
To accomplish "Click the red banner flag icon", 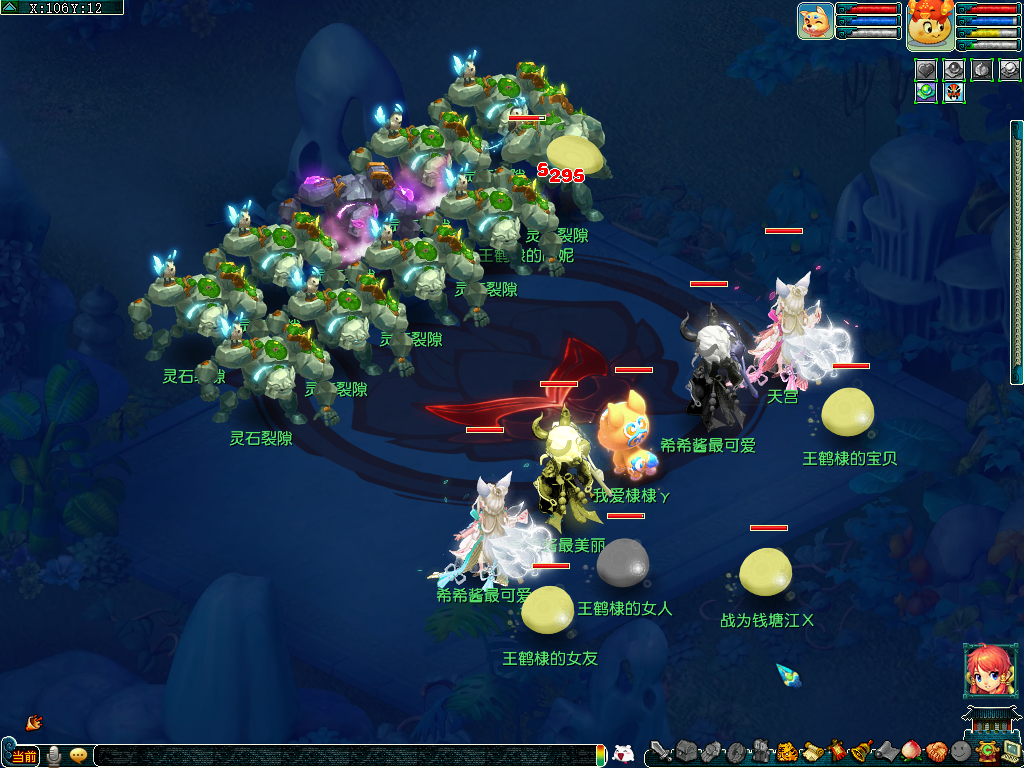I will pos(837,751).
